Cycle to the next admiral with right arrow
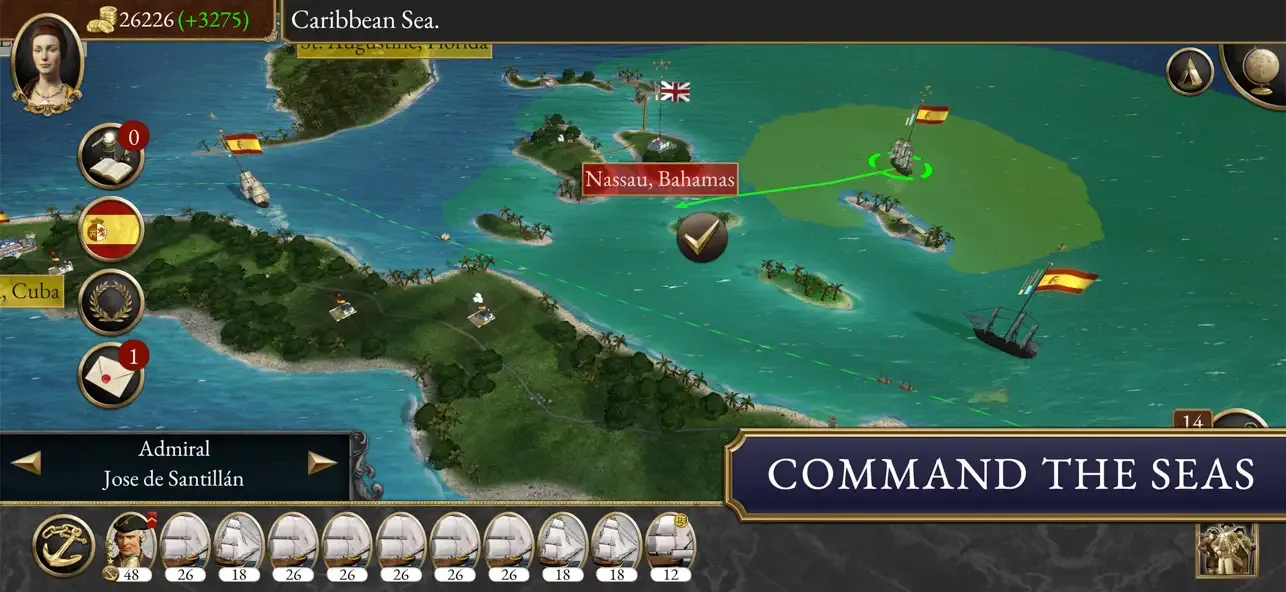1286x592 pixels. pos(321,463)
